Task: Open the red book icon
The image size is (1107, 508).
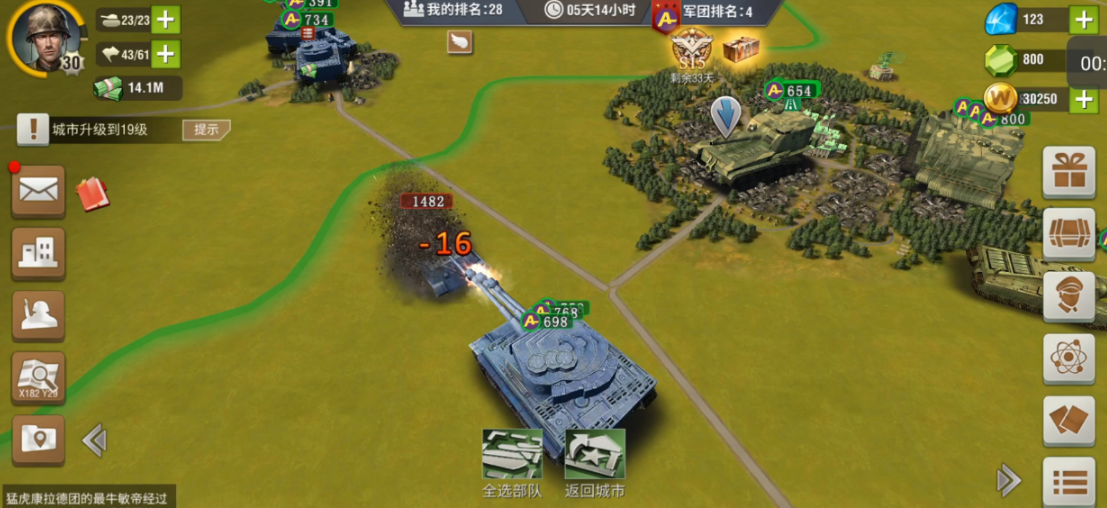Action: tap(92, 192)
